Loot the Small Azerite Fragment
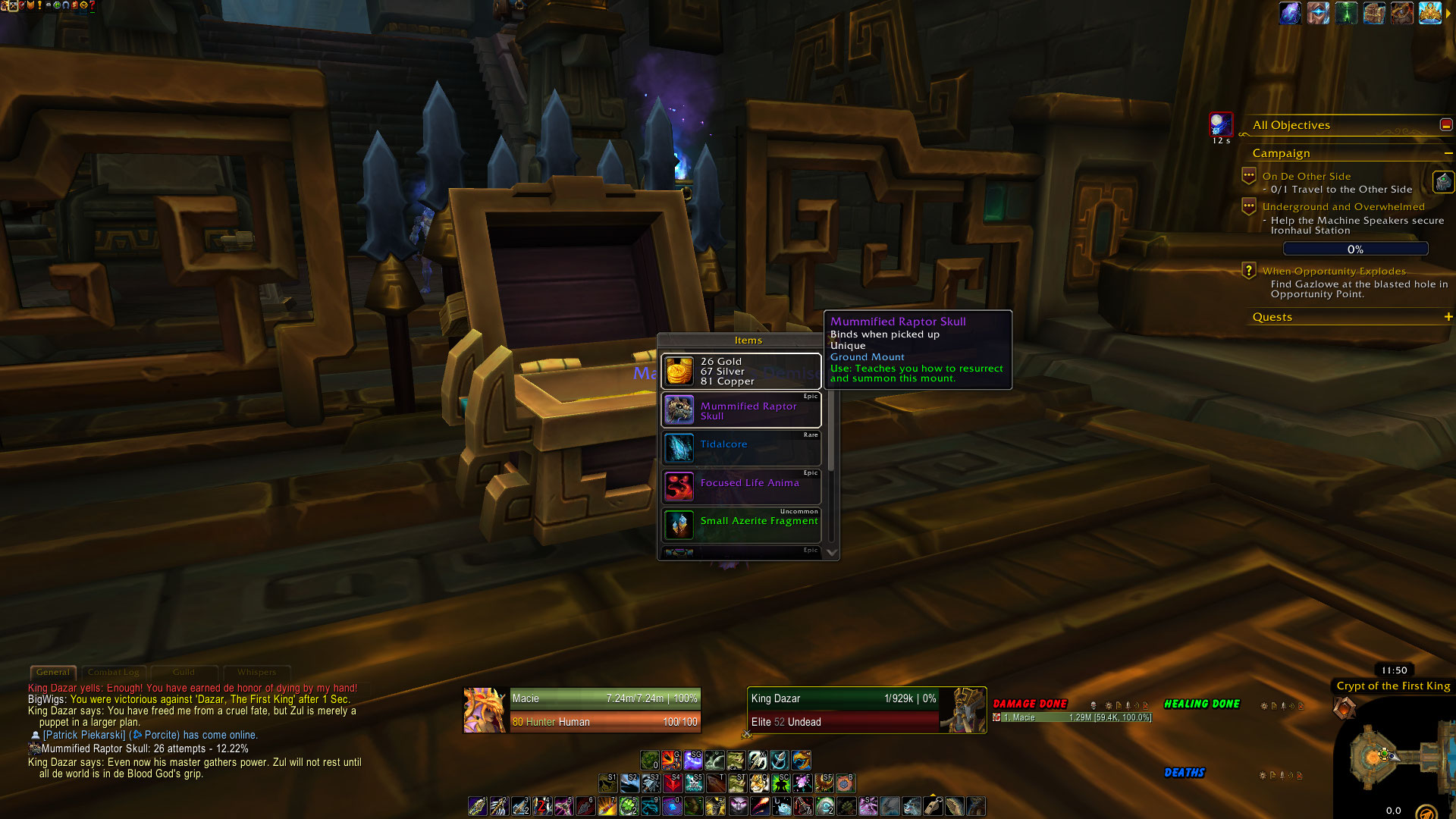 click(741, 525)
